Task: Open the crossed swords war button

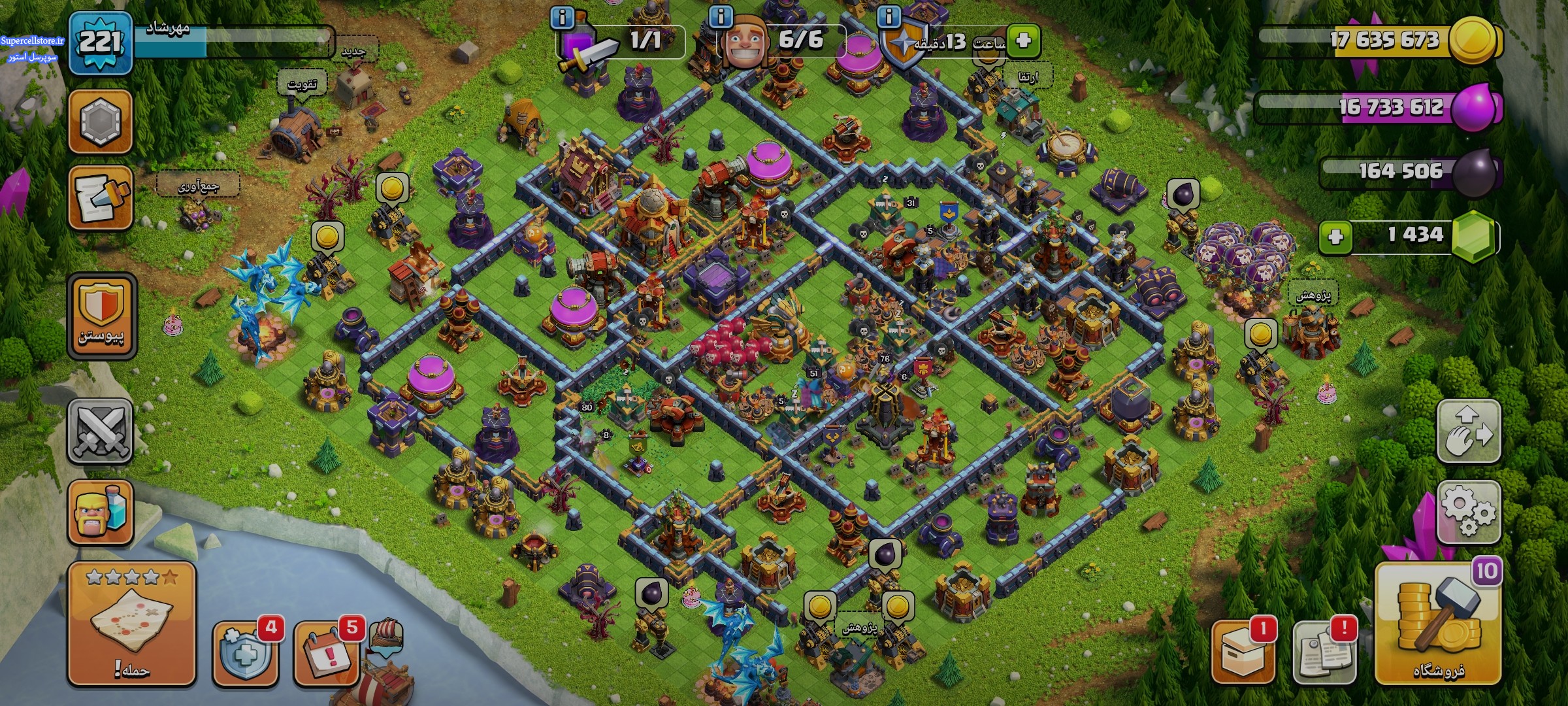Action: pyautogui.click(x=100, y=431)
